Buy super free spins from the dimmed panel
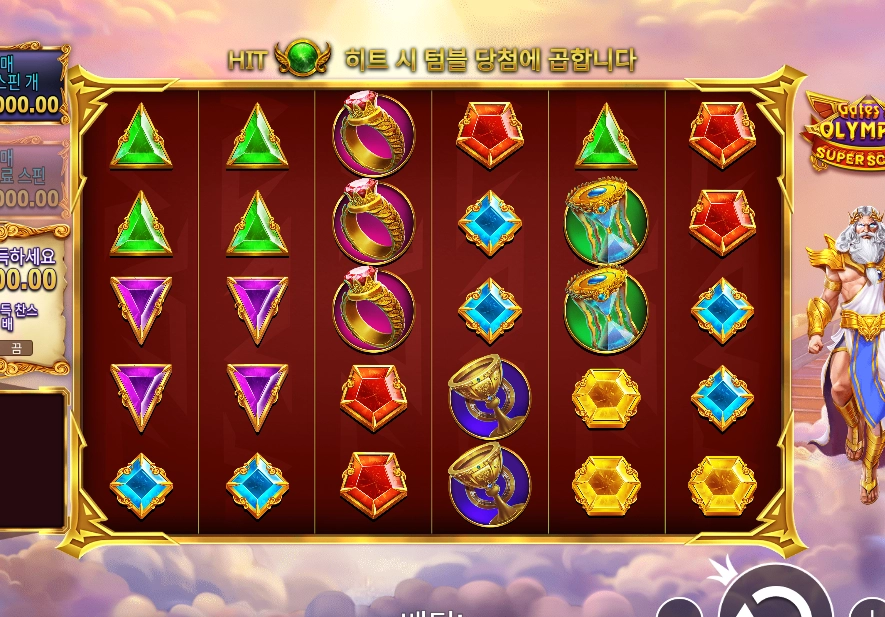 [28, 178]
